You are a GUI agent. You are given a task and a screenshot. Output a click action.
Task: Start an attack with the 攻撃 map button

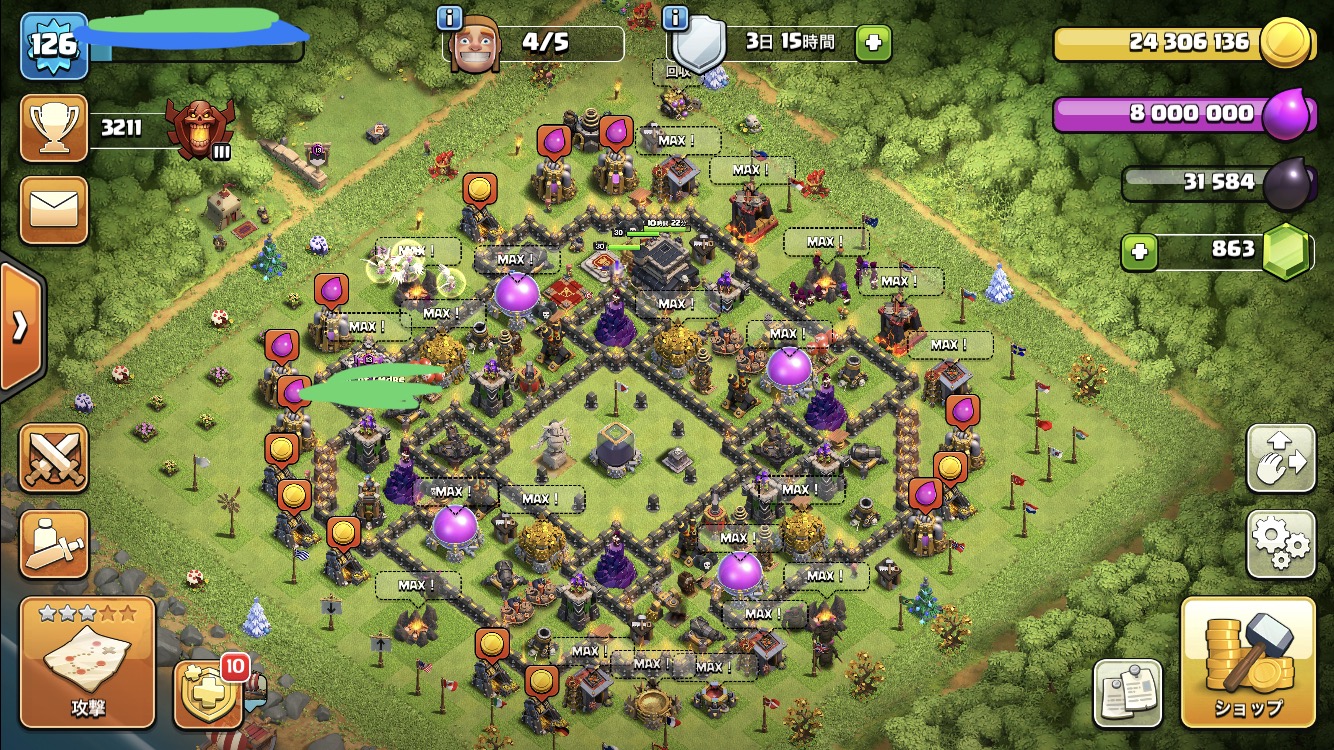coord(88,662)
